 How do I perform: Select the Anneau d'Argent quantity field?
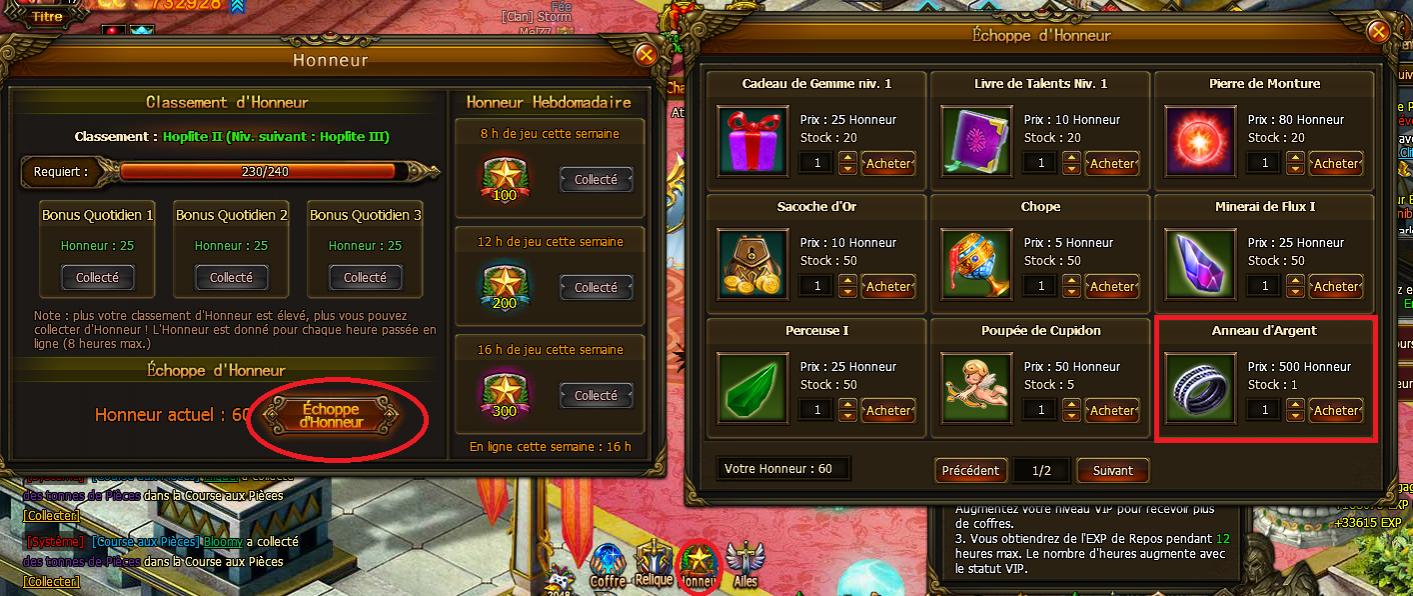tap(1264, 410)
